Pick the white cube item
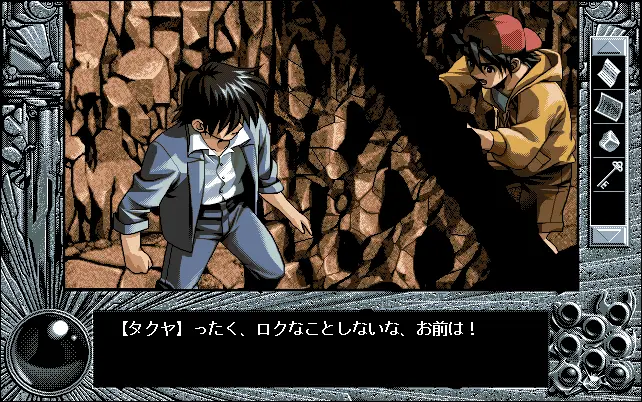642x402 pixels. click(609, 141)
